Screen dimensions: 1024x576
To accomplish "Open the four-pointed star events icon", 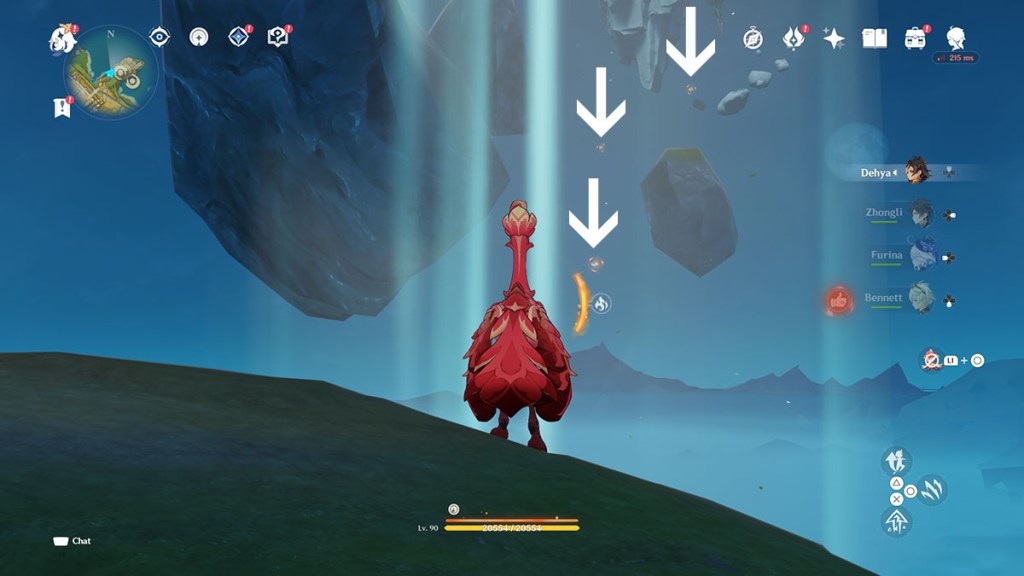I will tap(834, 38).
